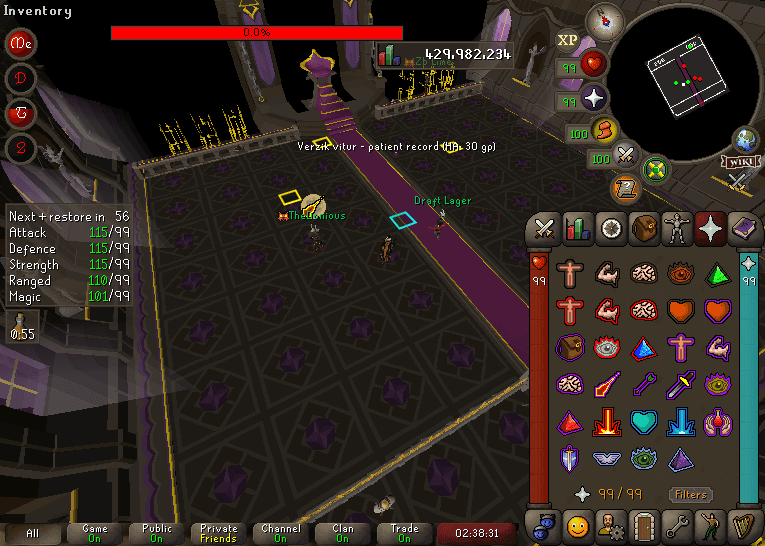Switch to the backpack inventory tab

pyautogui.click(x=644, y=228)
